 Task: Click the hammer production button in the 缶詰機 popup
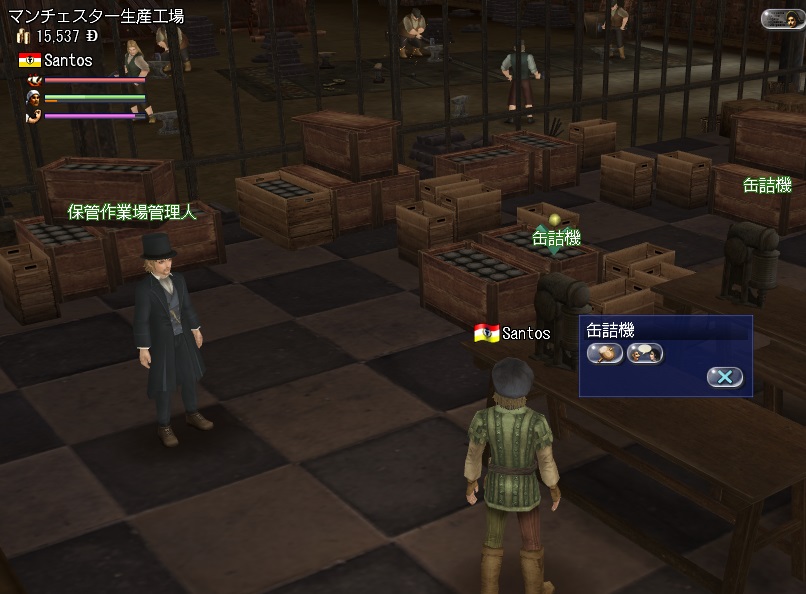[604, 353]
